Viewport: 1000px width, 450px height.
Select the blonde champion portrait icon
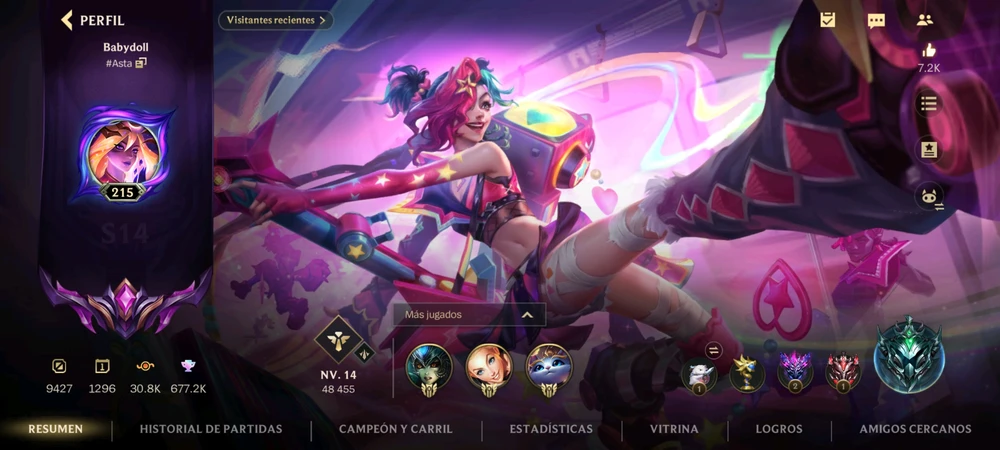pyautogui.click(x=489, y=367)
